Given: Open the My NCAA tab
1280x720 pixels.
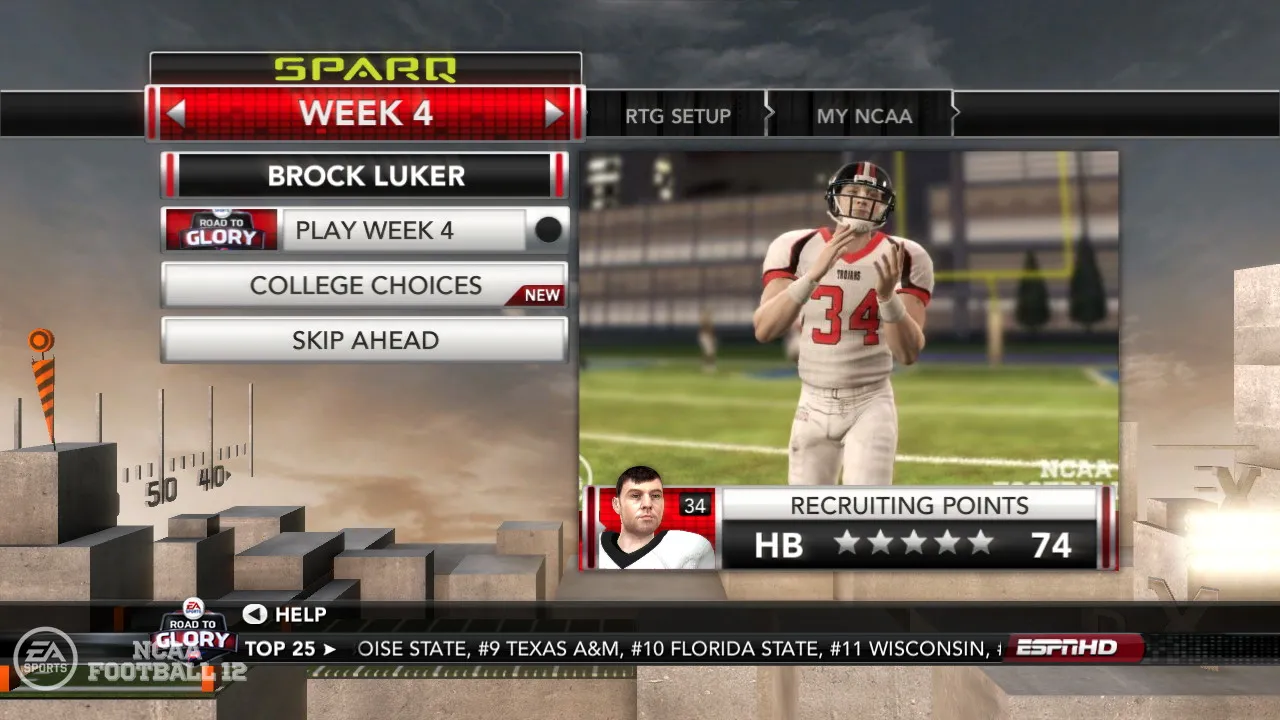Looking at the screenshot, I should click(x=864, y=116).
